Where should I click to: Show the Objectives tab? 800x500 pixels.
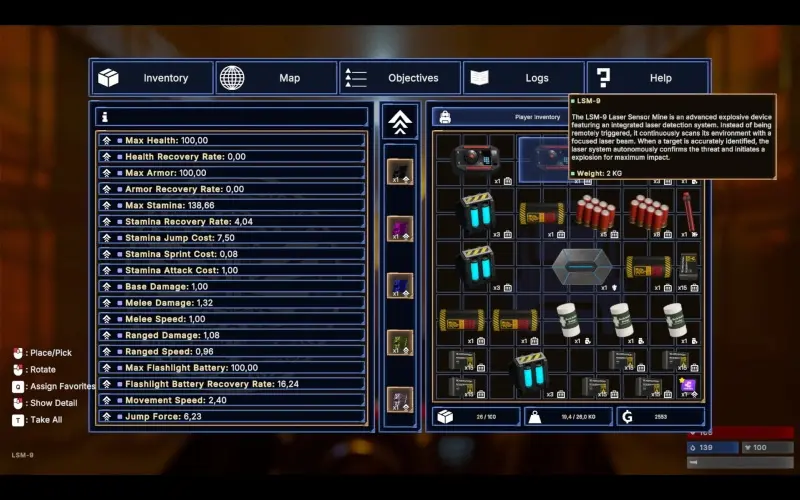pyautogui.click(x=400, y=78)
